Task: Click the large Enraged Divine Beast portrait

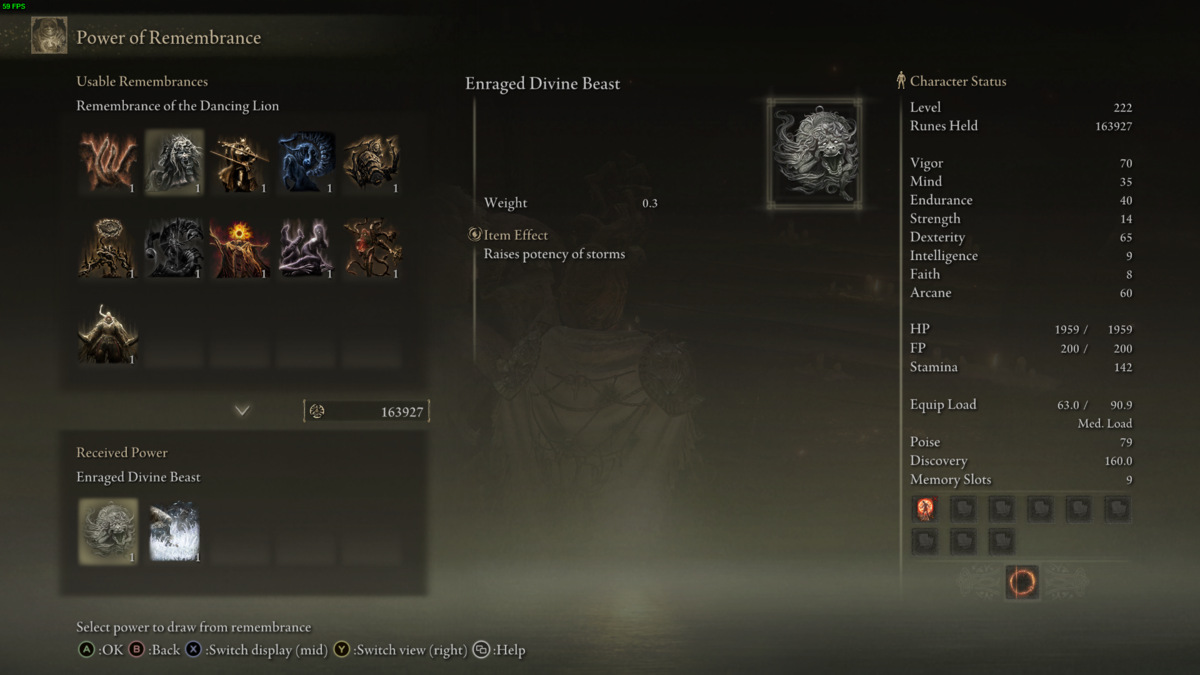Action: click(815, 153)
